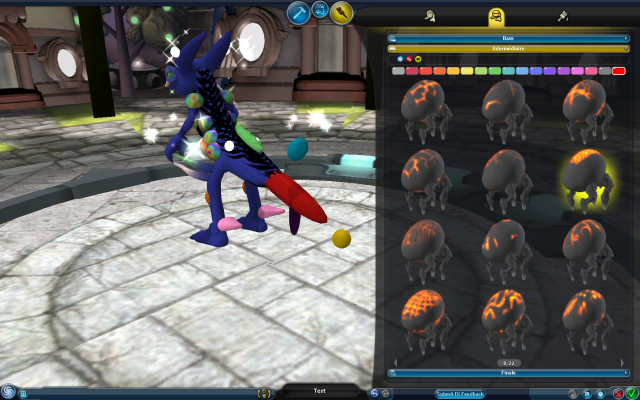Accept creature with the green checkmark
The height and width of the screenshot is (400, 640).
(632, 393)
